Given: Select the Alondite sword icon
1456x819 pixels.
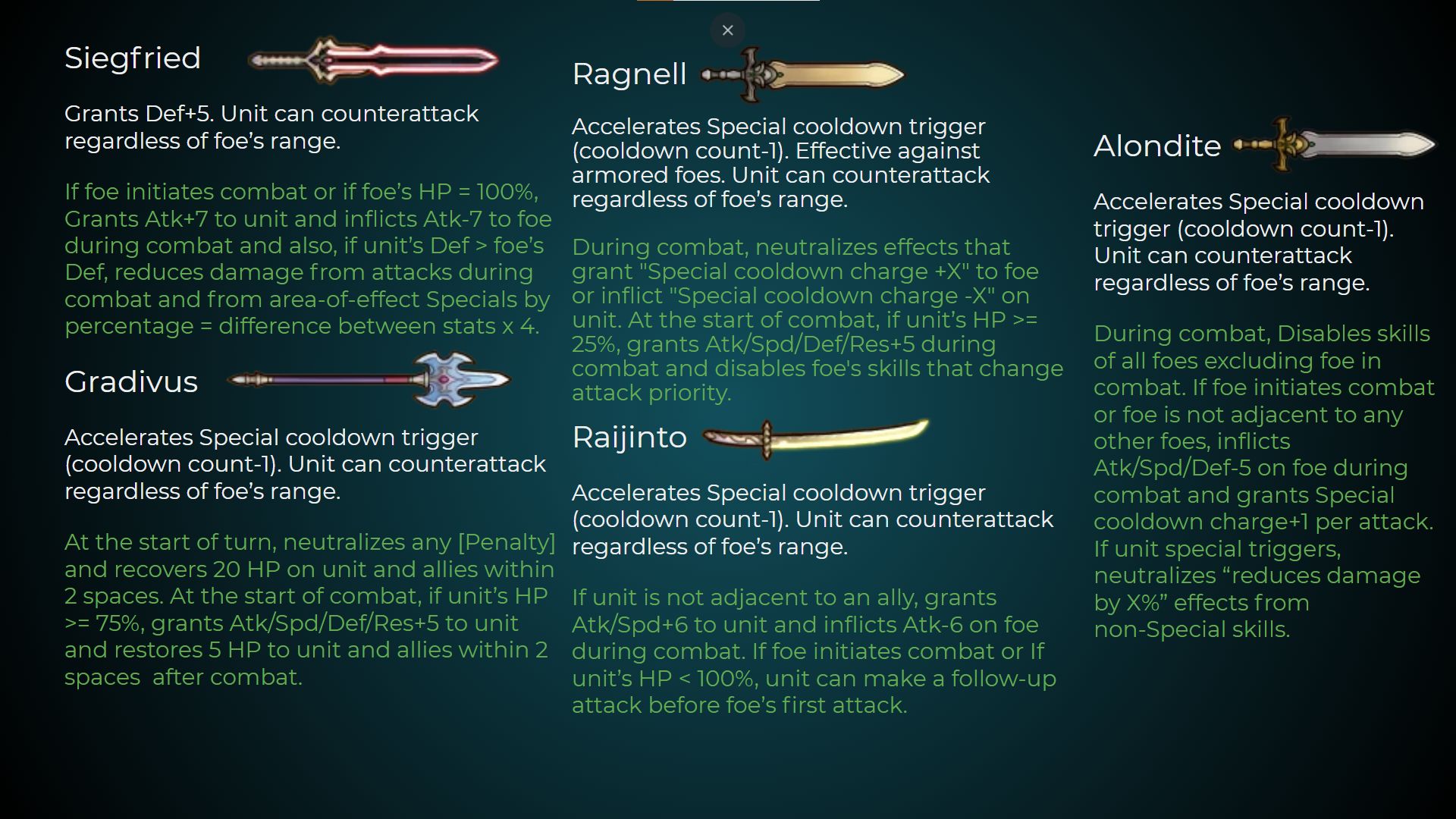Looking at the screenshot, I should [1335, 144].
